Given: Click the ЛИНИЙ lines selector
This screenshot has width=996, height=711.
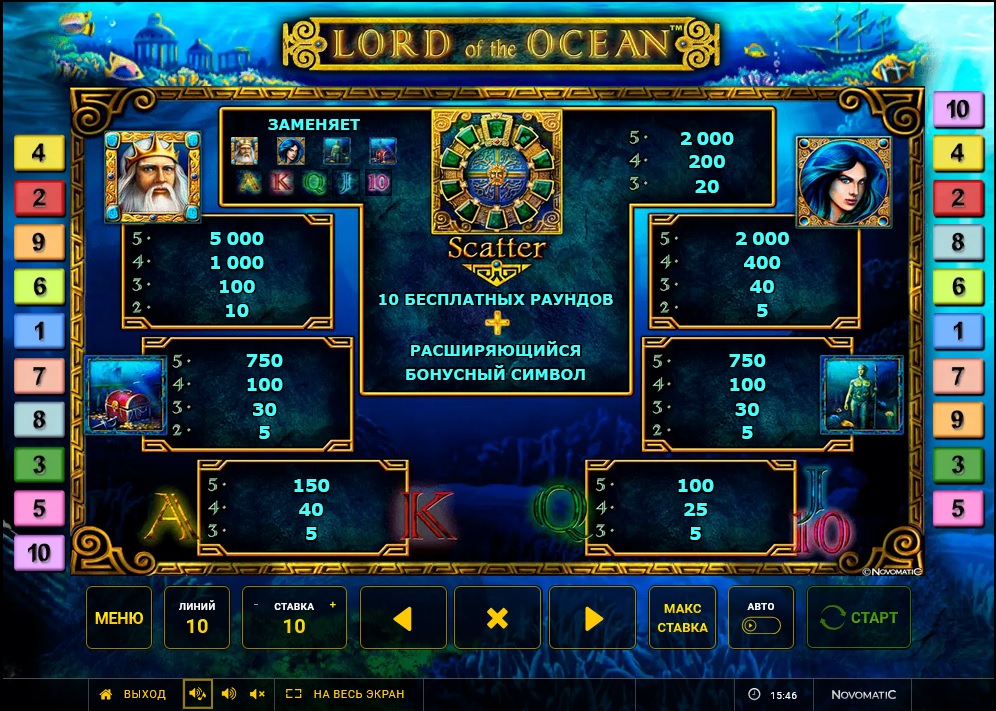Looking at the screenshot, I should click(197, 618).
